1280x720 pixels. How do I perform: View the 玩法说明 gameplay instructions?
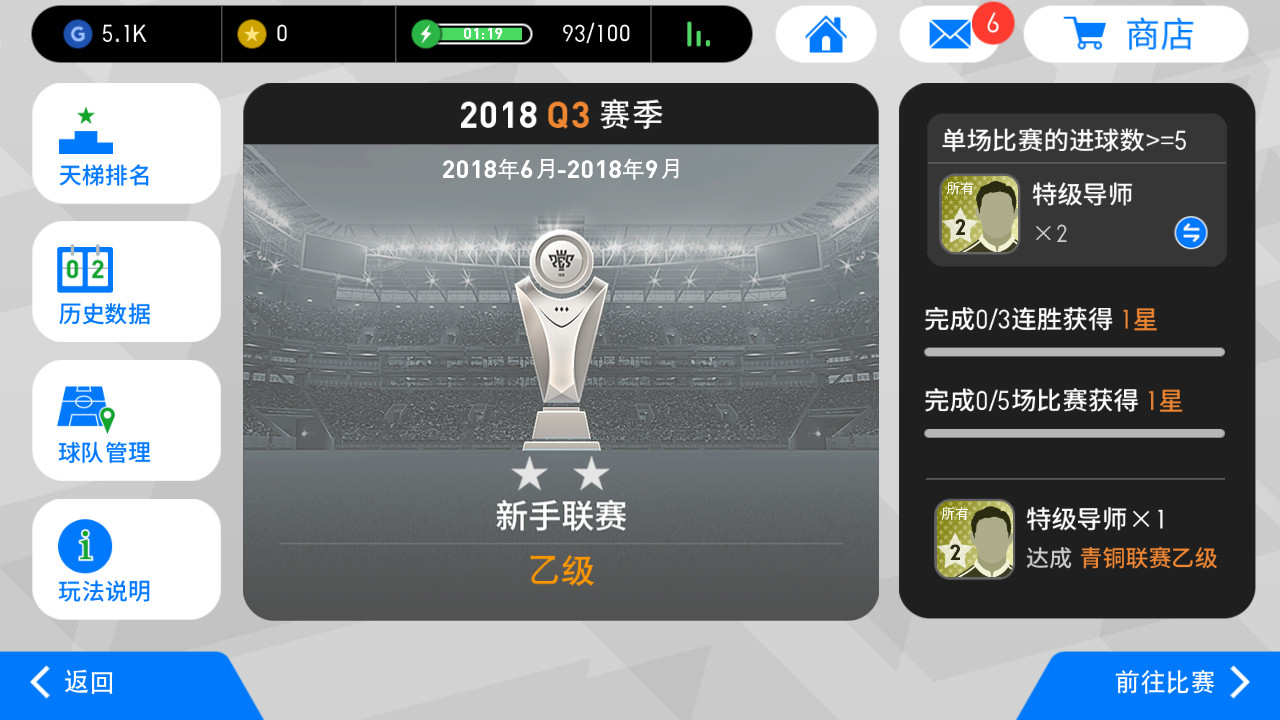(126, 559)
